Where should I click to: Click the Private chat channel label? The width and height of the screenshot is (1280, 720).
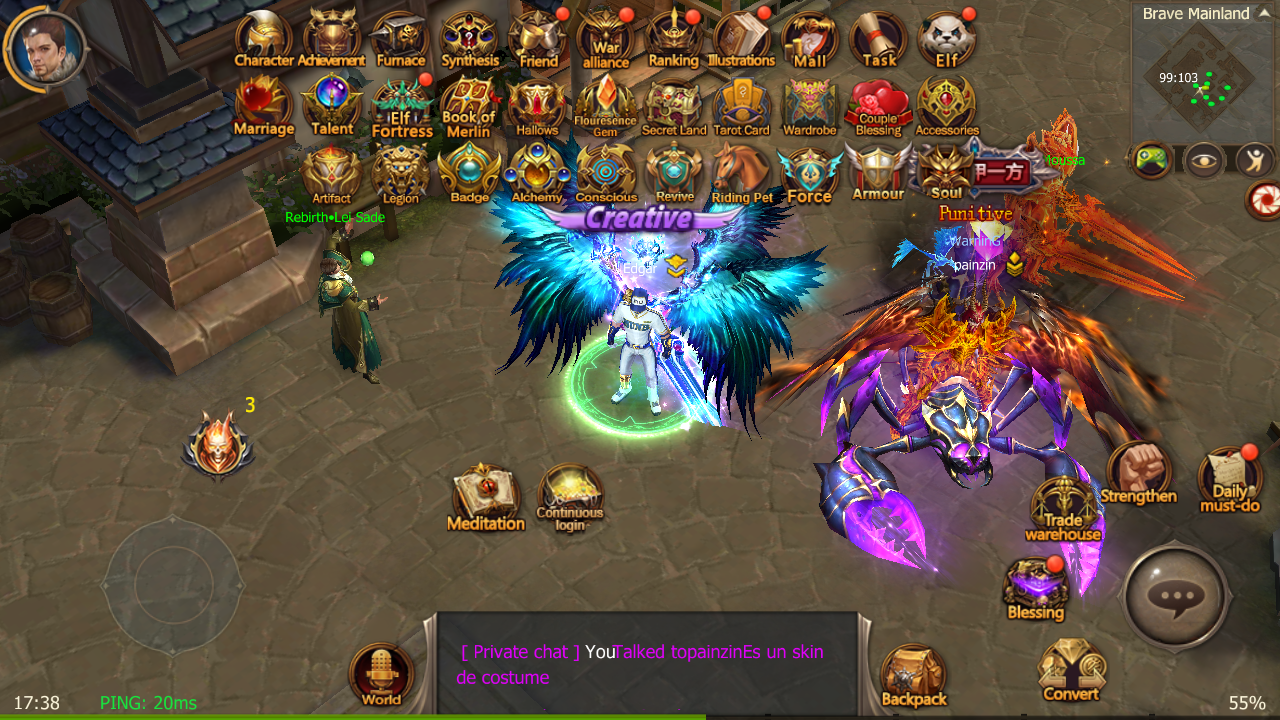pos(520,651)
